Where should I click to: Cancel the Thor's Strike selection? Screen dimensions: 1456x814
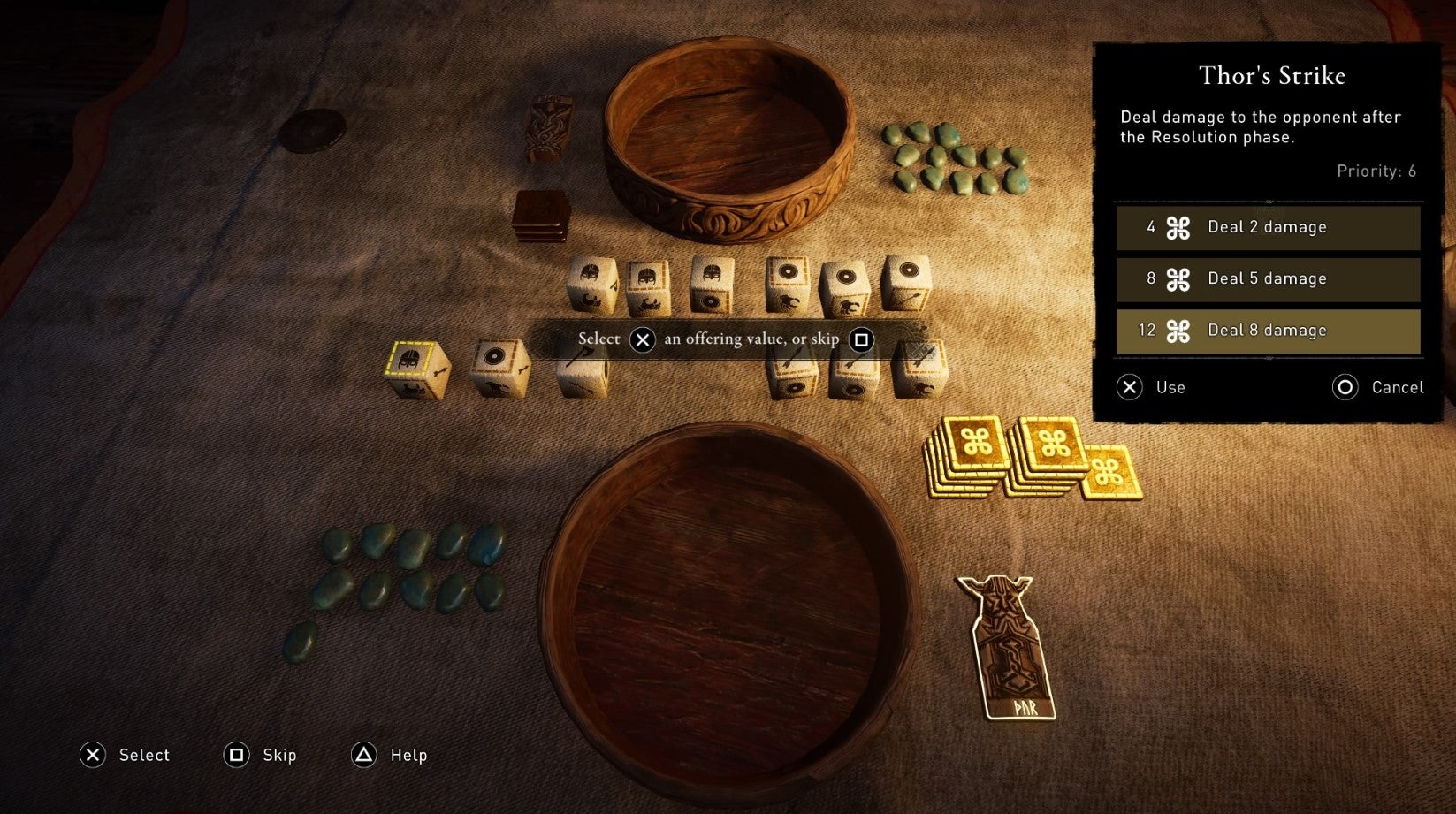click(x=1378, y=387)
